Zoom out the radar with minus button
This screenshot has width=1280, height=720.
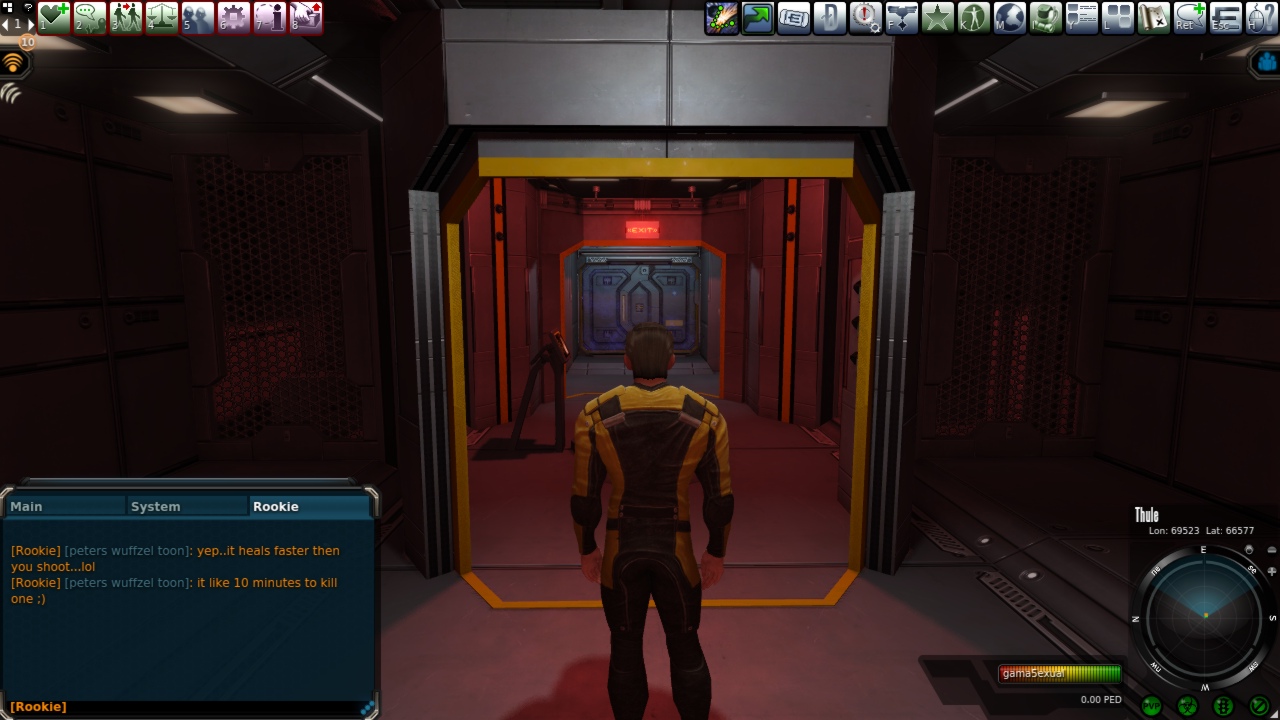[x=1271, y=550]
